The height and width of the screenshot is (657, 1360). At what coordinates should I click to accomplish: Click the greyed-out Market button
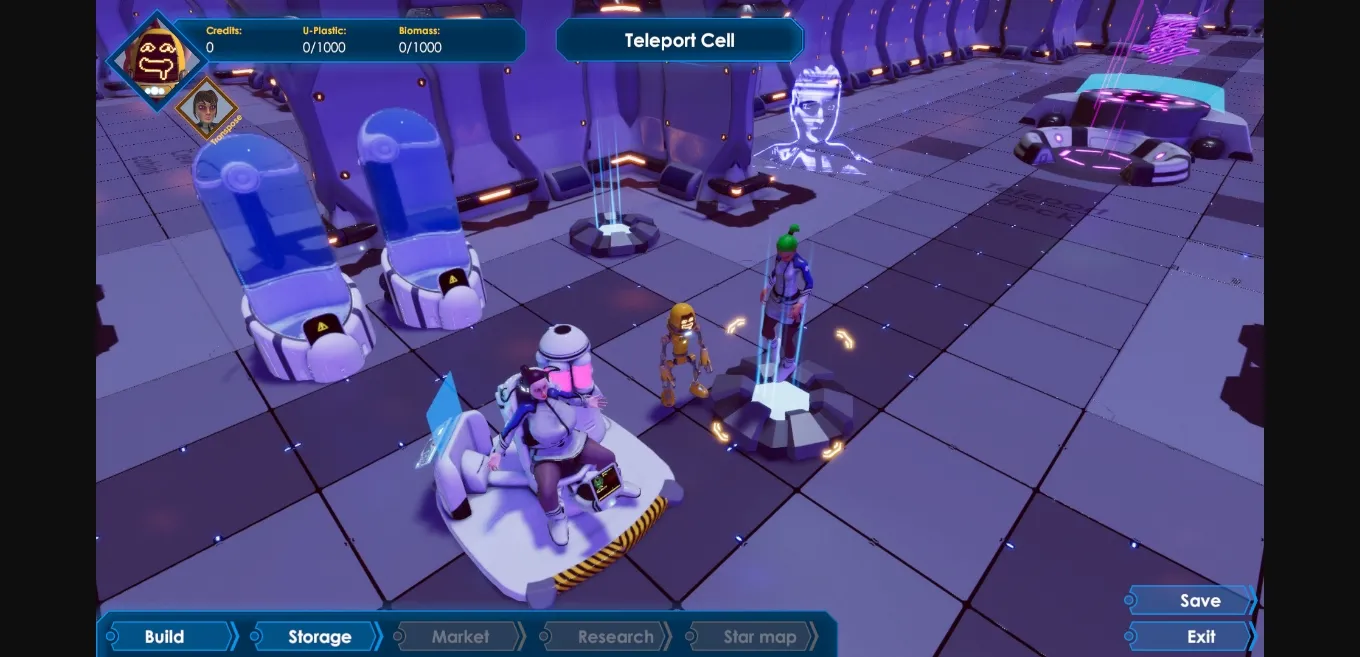[x=460, y=637]
